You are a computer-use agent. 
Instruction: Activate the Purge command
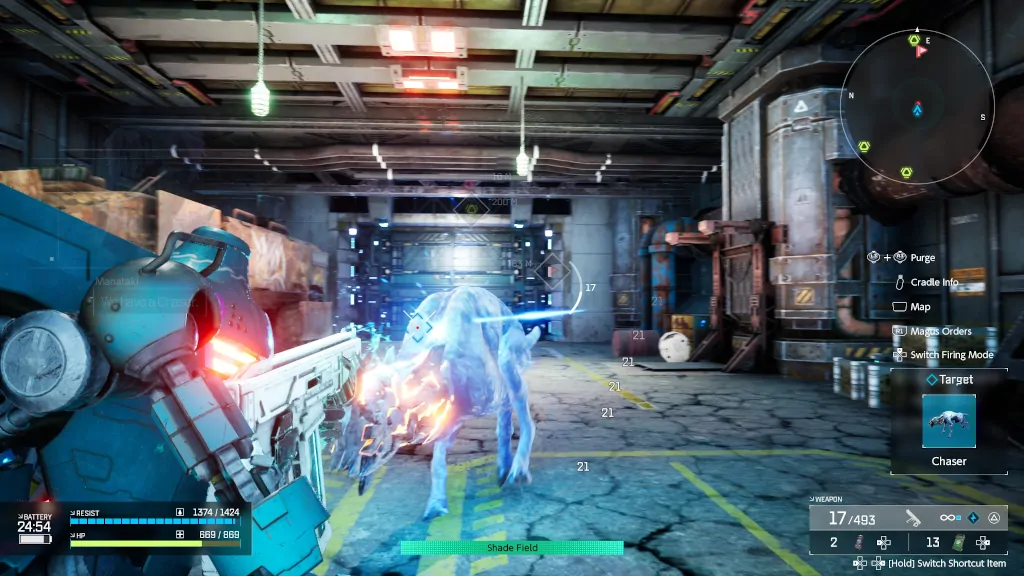click(x=922, y=258)
